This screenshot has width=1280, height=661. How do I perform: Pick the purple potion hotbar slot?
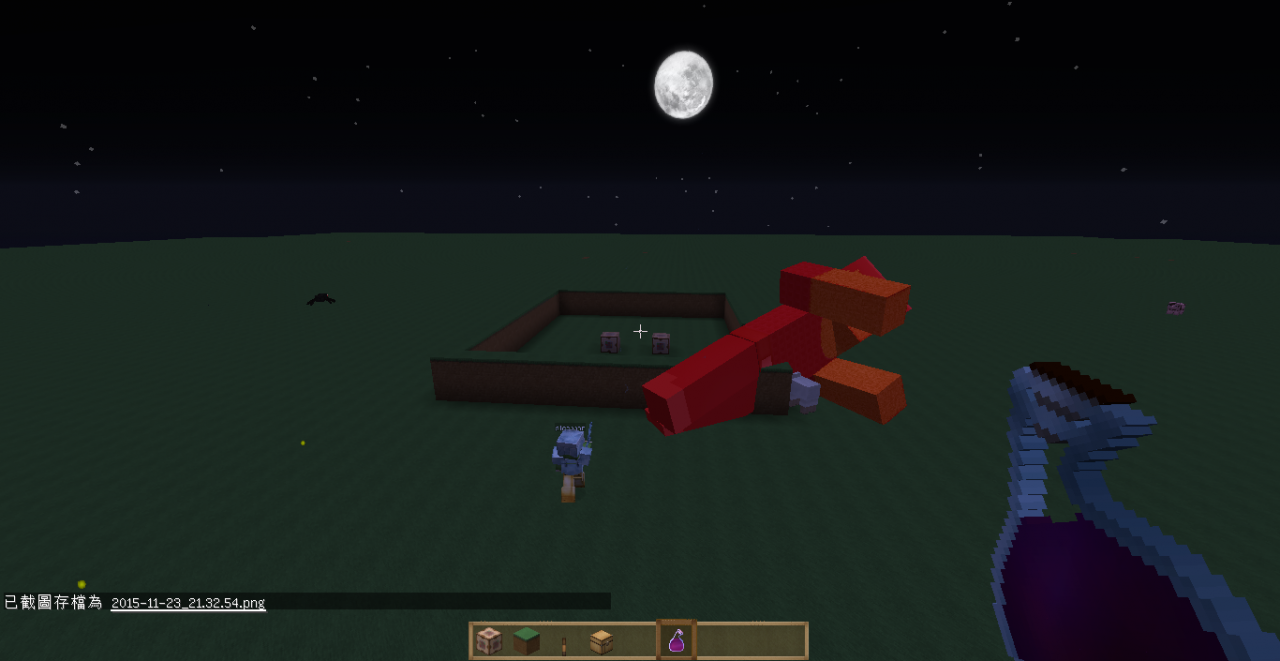[676, 641]
